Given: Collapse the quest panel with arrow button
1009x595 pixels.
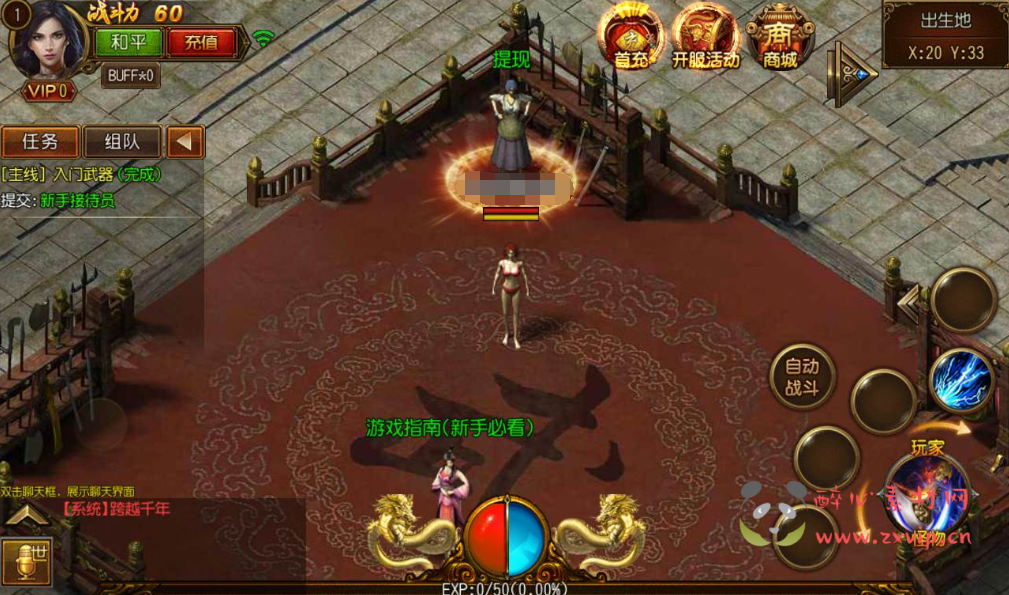Looking at the screenshot, I should pos(184,142).
